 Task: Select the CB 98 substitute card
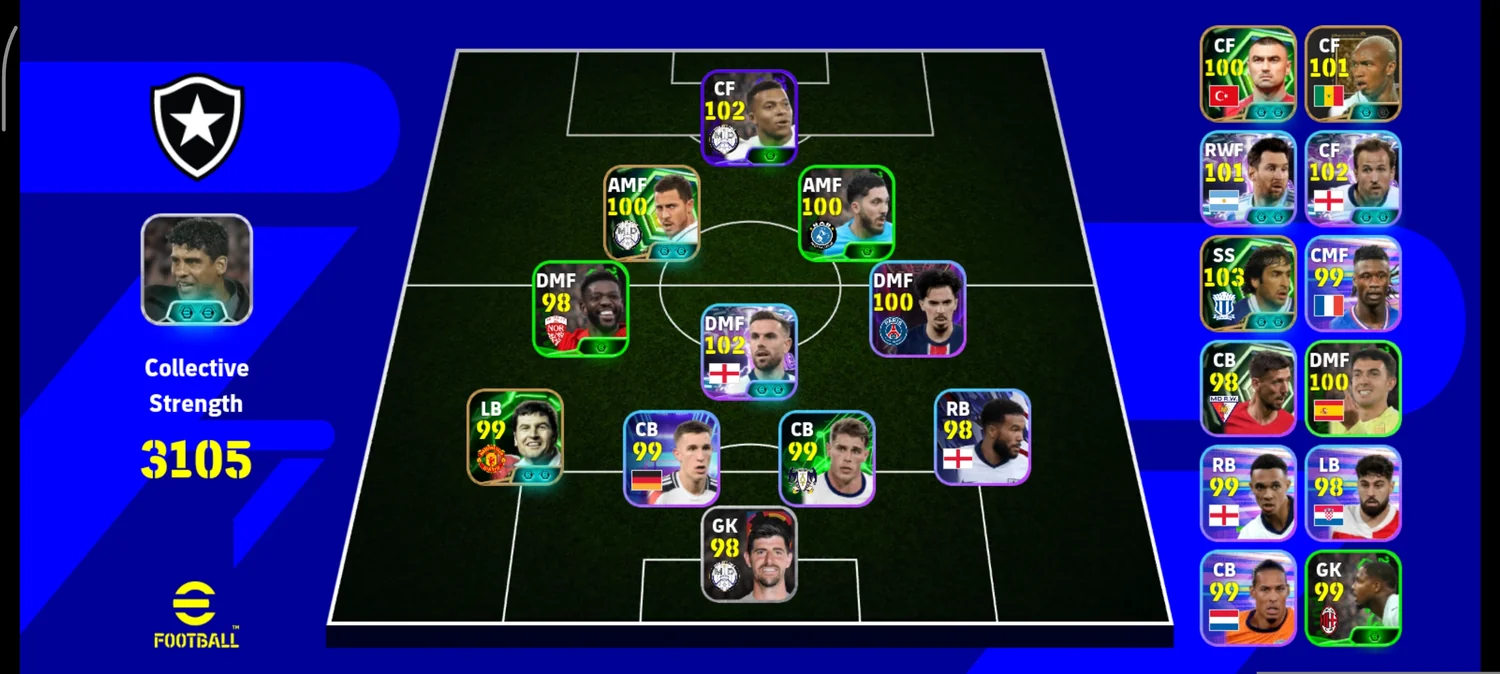click(x=1248, y=389)
